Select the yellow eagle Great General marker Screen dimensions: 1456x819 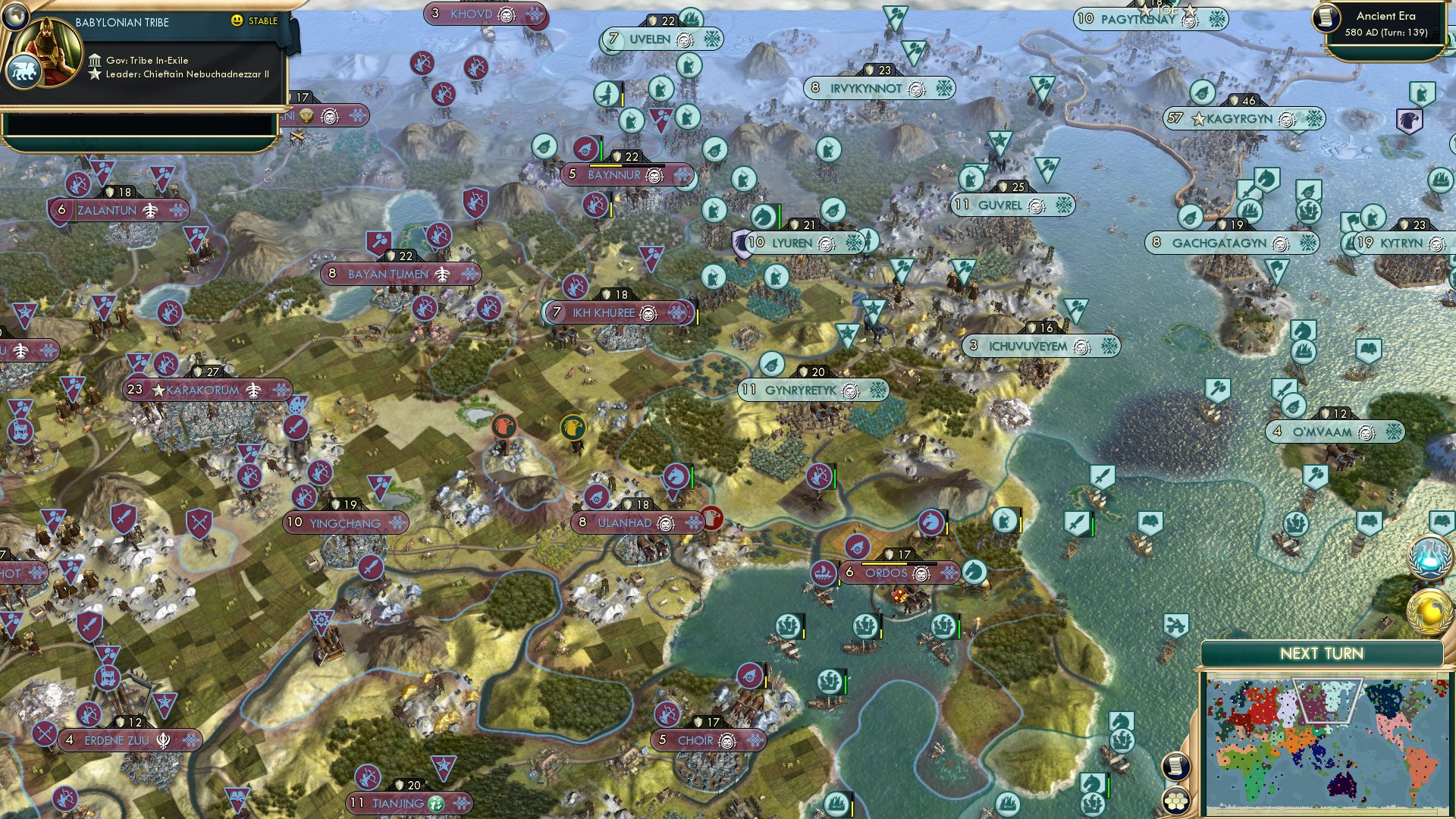point(573,428)
